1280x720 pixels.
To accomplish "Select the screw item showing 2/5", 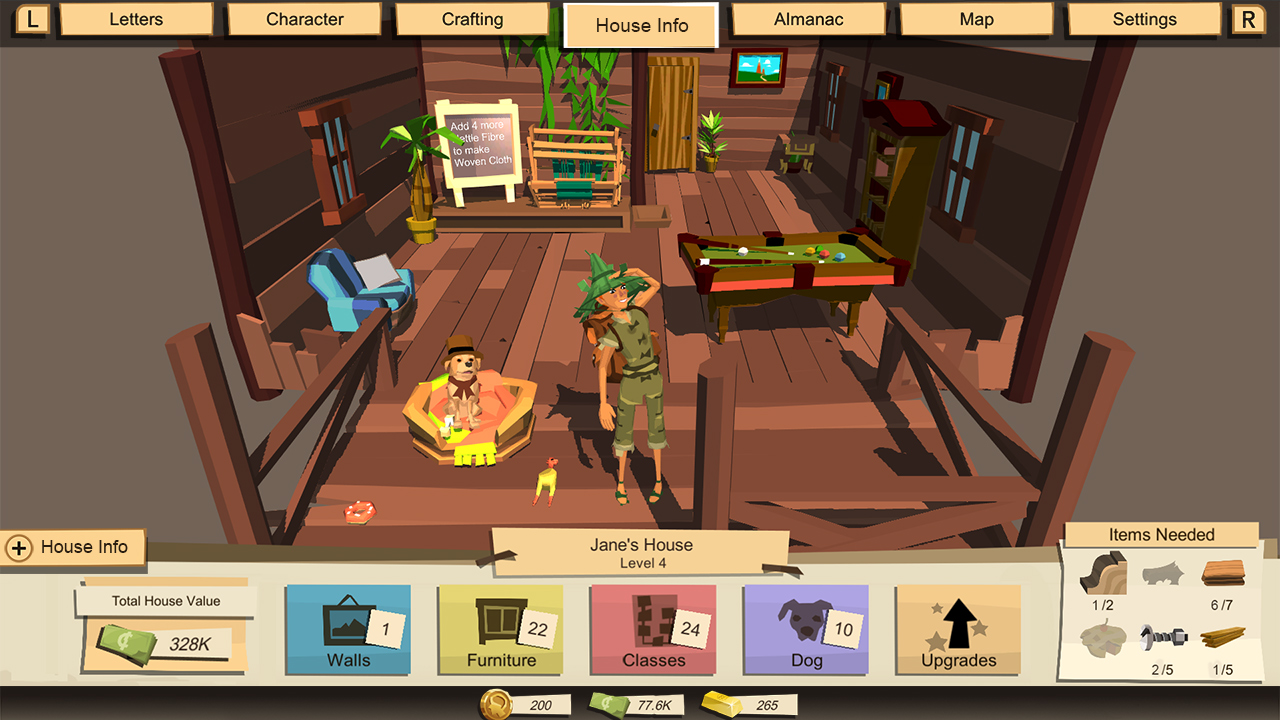I will [x=1163, y=638].
